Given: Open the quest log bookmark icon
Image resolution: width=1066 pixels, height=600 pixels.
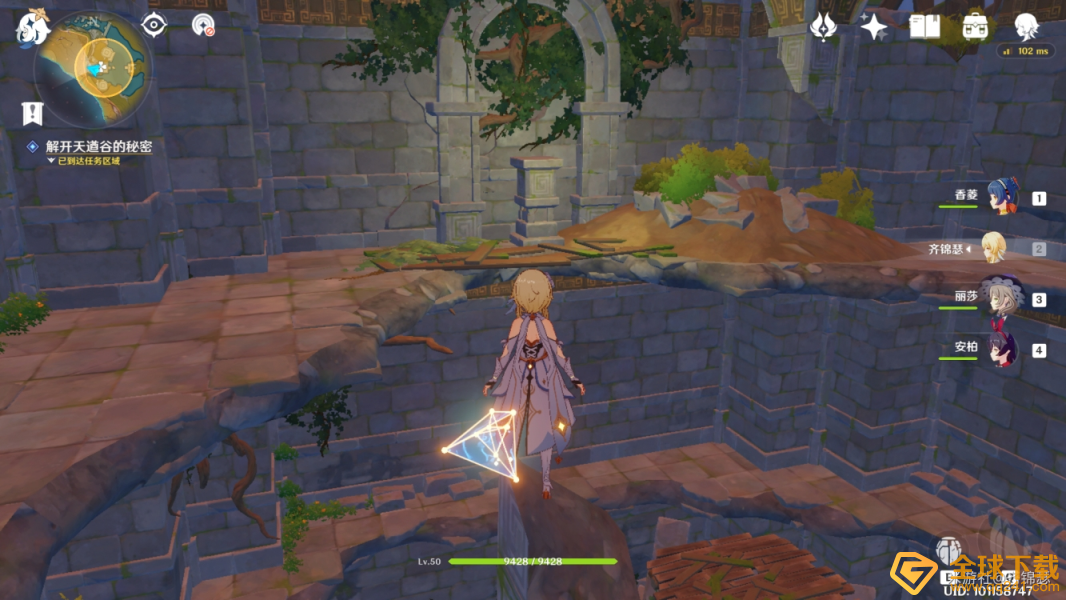Looking at the screenshot, I should pyautogui.click(x=31, y=113).
